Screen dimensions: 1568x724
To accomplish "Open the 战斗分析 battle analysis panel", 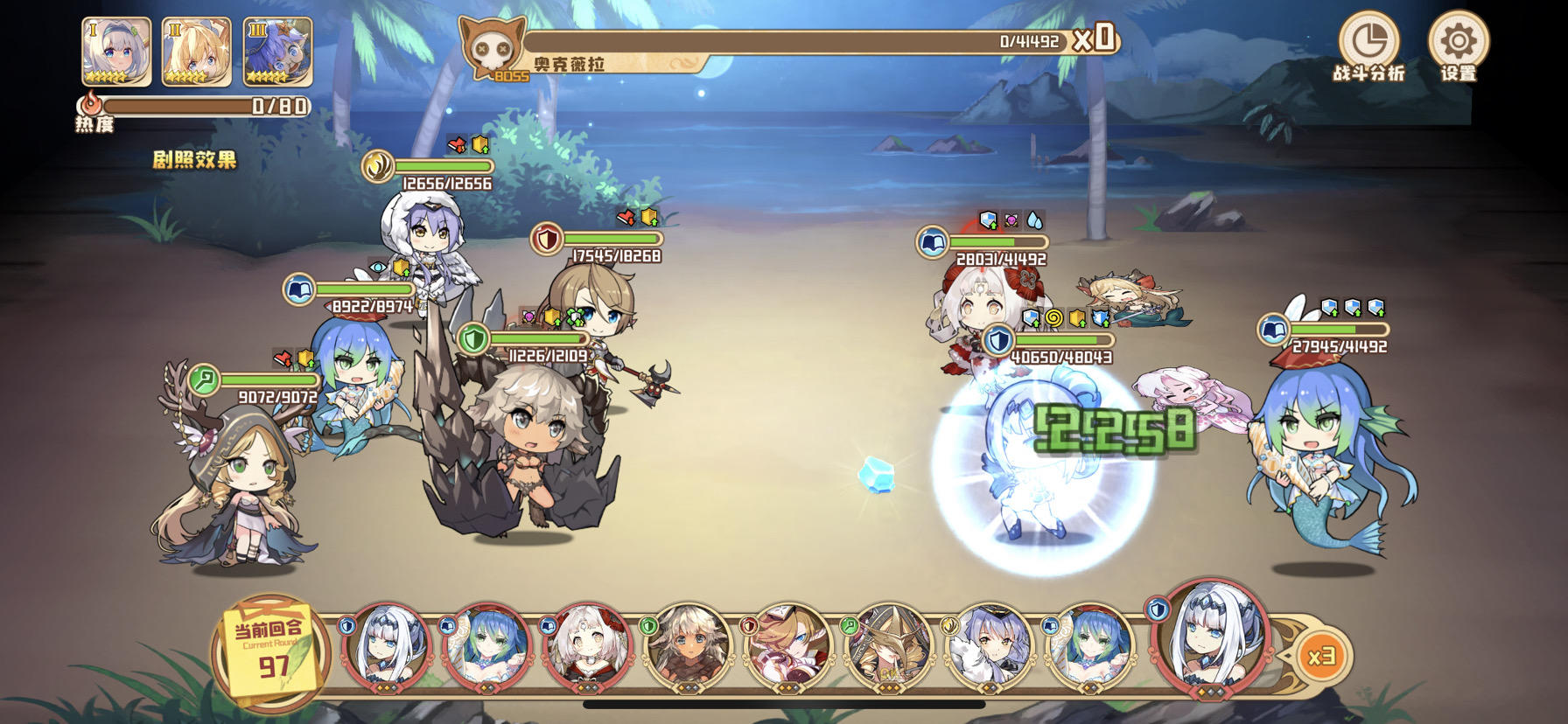I will click(1369, 39).
